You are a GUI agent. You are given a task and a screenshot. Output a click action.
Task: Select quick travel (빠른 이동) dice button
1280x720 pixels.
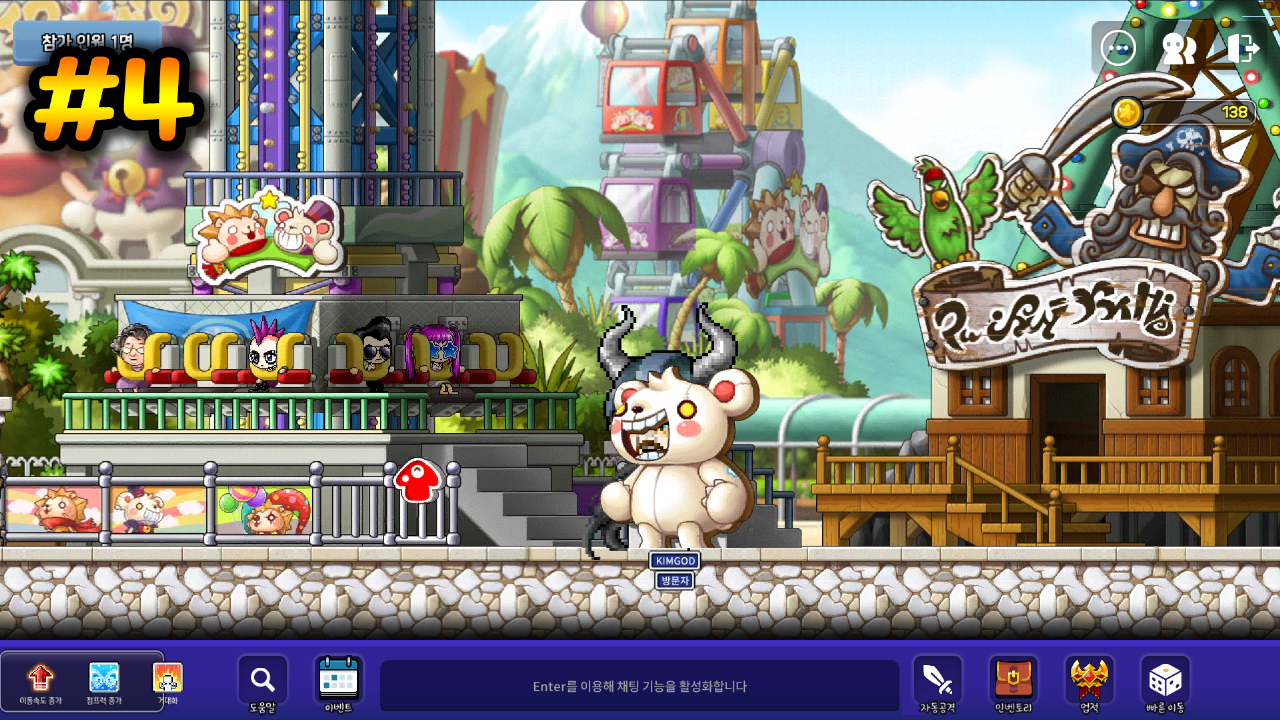(1165, 680)
